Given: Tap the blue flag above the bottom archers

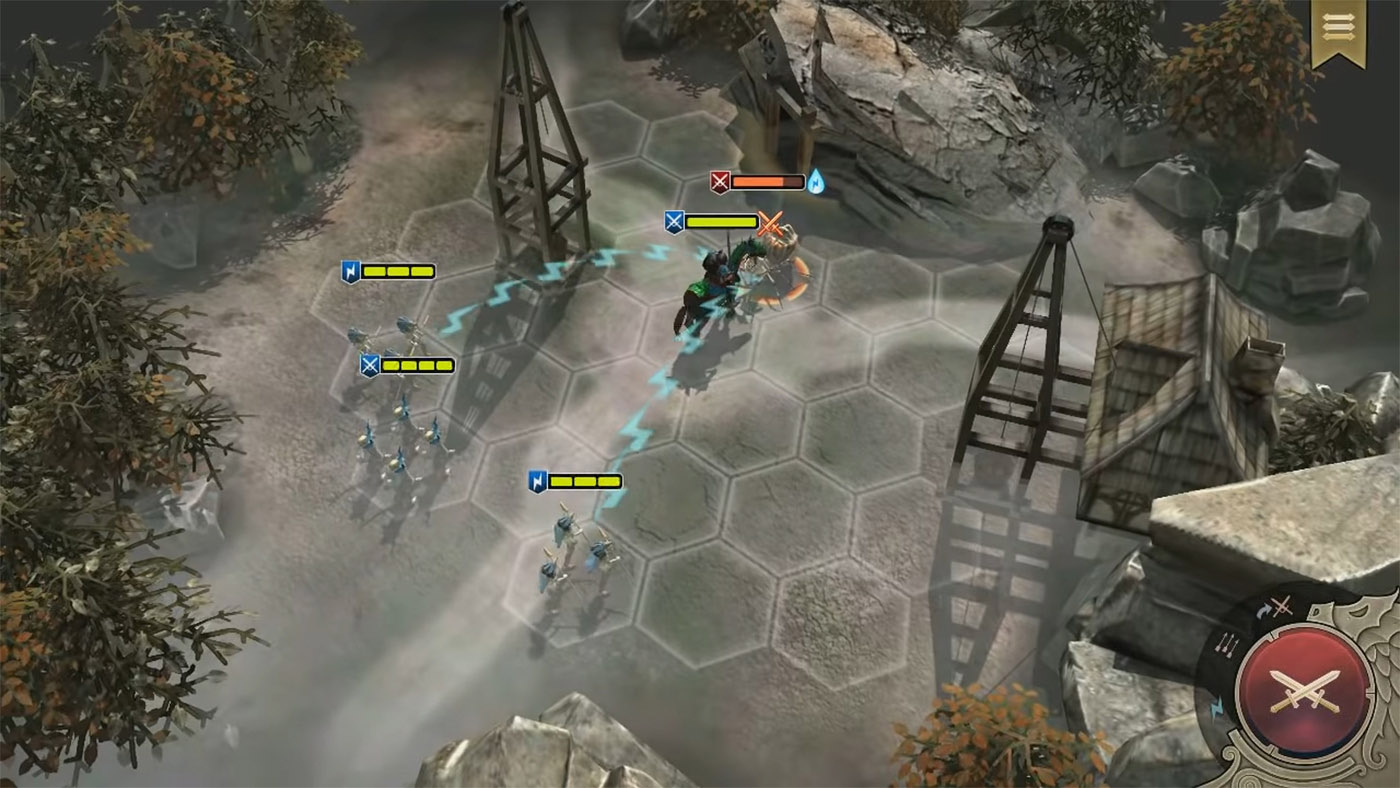Looking at the screenshot, I should [536, 481].
